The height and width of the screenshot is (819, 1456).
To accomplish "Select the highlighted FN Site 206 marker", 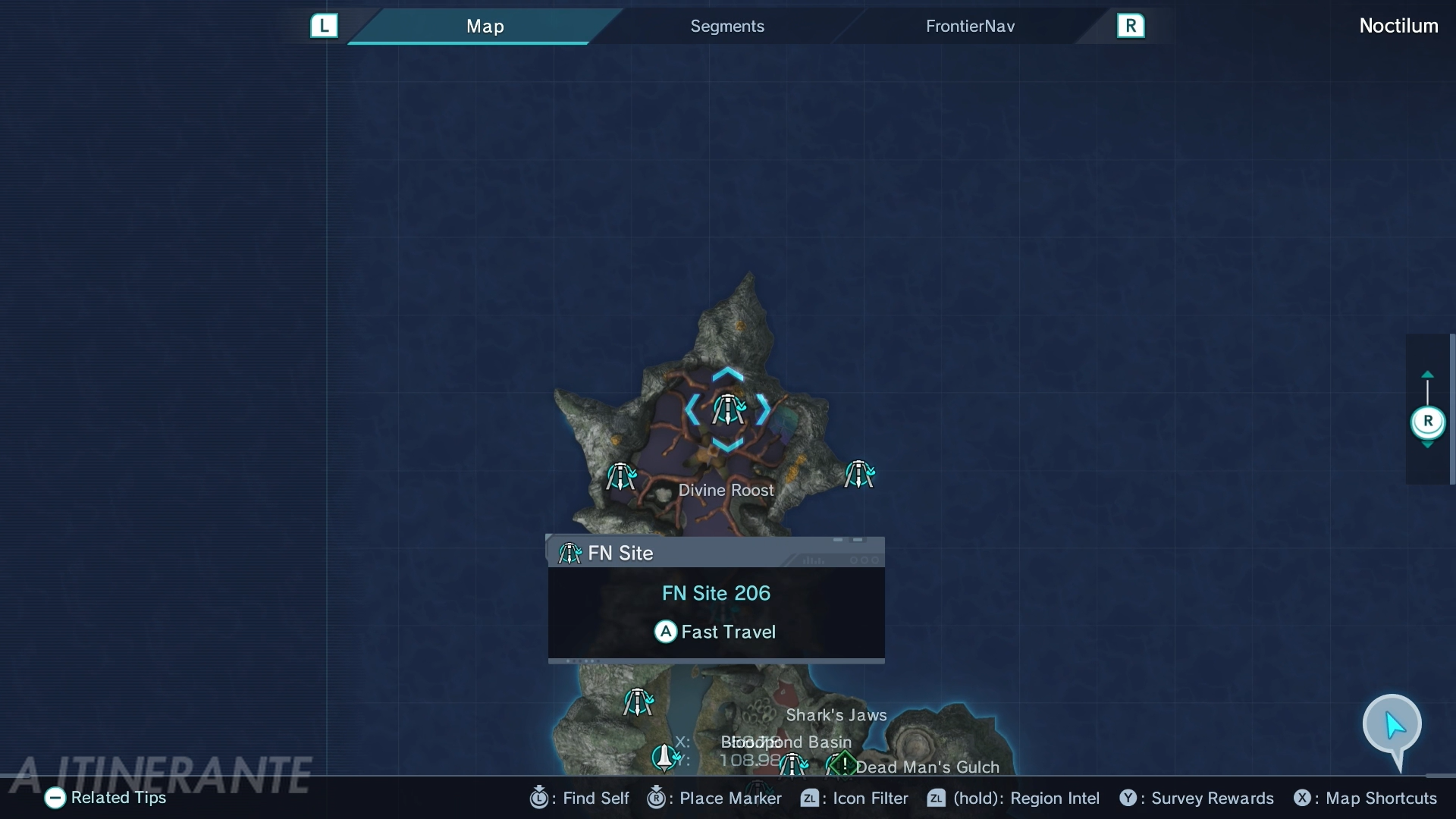I will tap(728, 410).
